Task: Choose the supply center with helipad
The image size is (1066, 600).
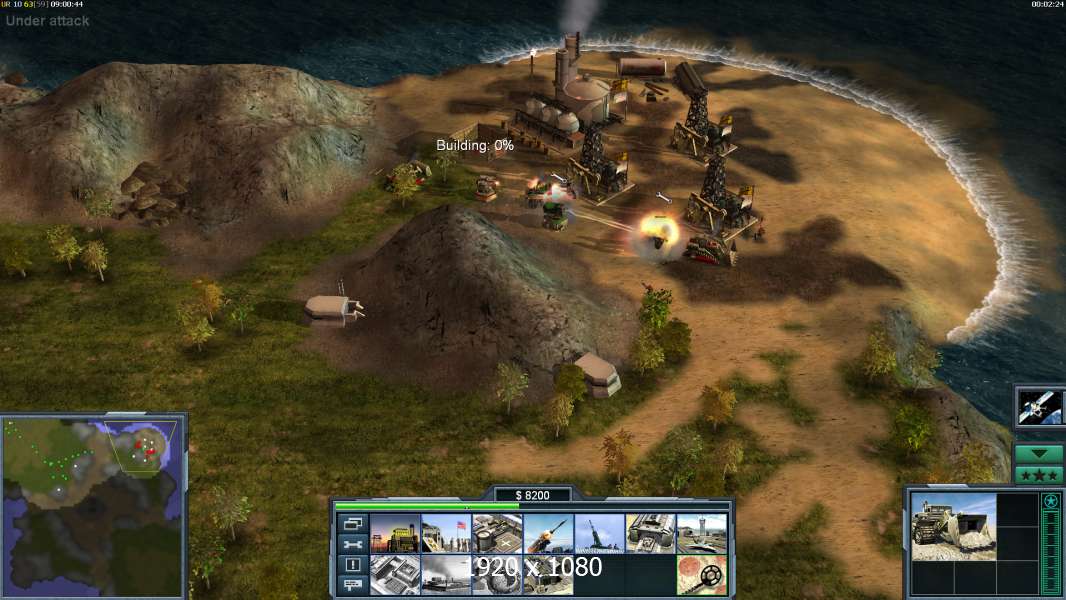Action: (x=497, y=534)
